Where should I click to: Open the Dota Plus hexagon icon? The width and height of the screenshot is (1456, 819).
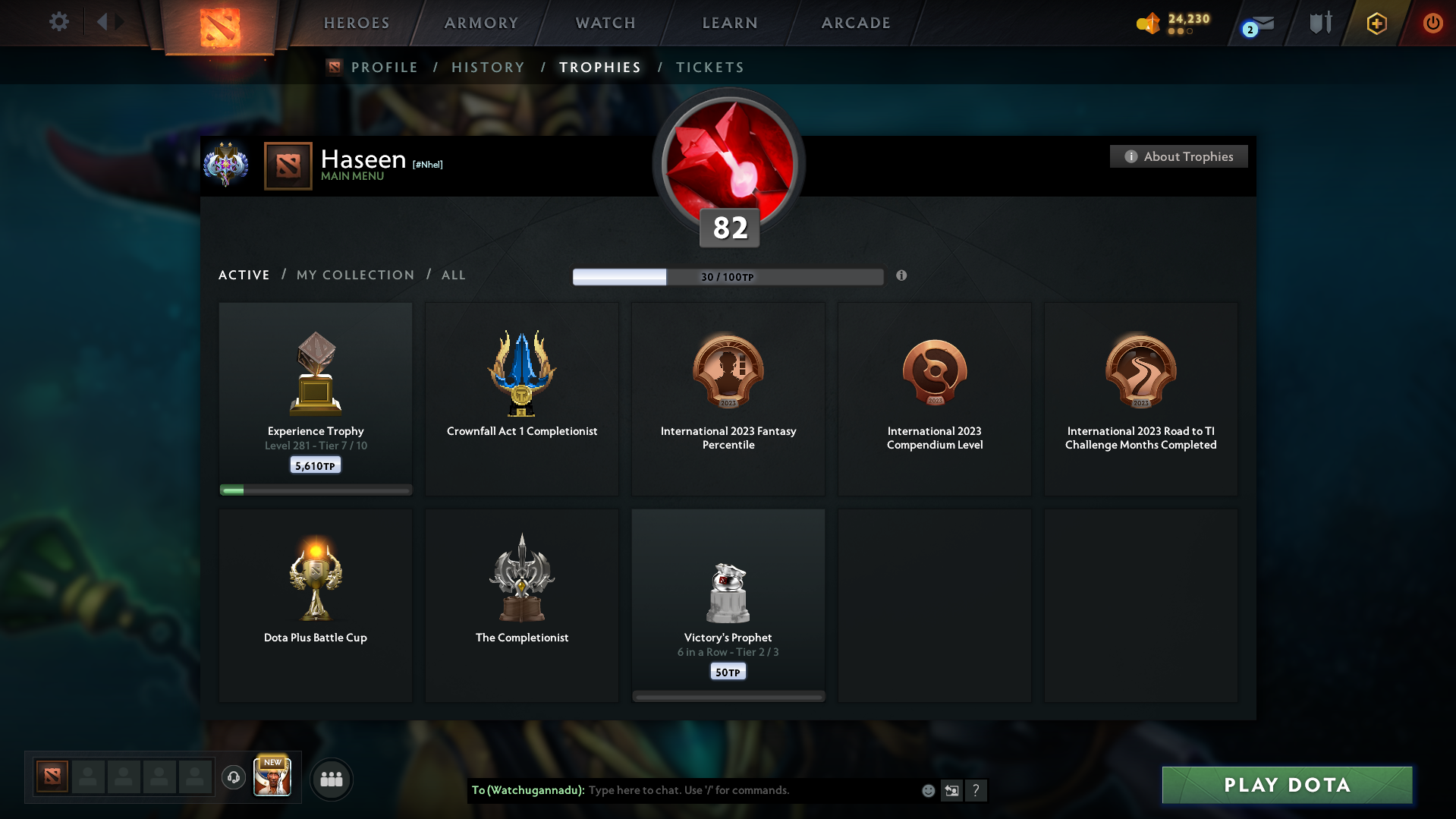pos(1376,23)
